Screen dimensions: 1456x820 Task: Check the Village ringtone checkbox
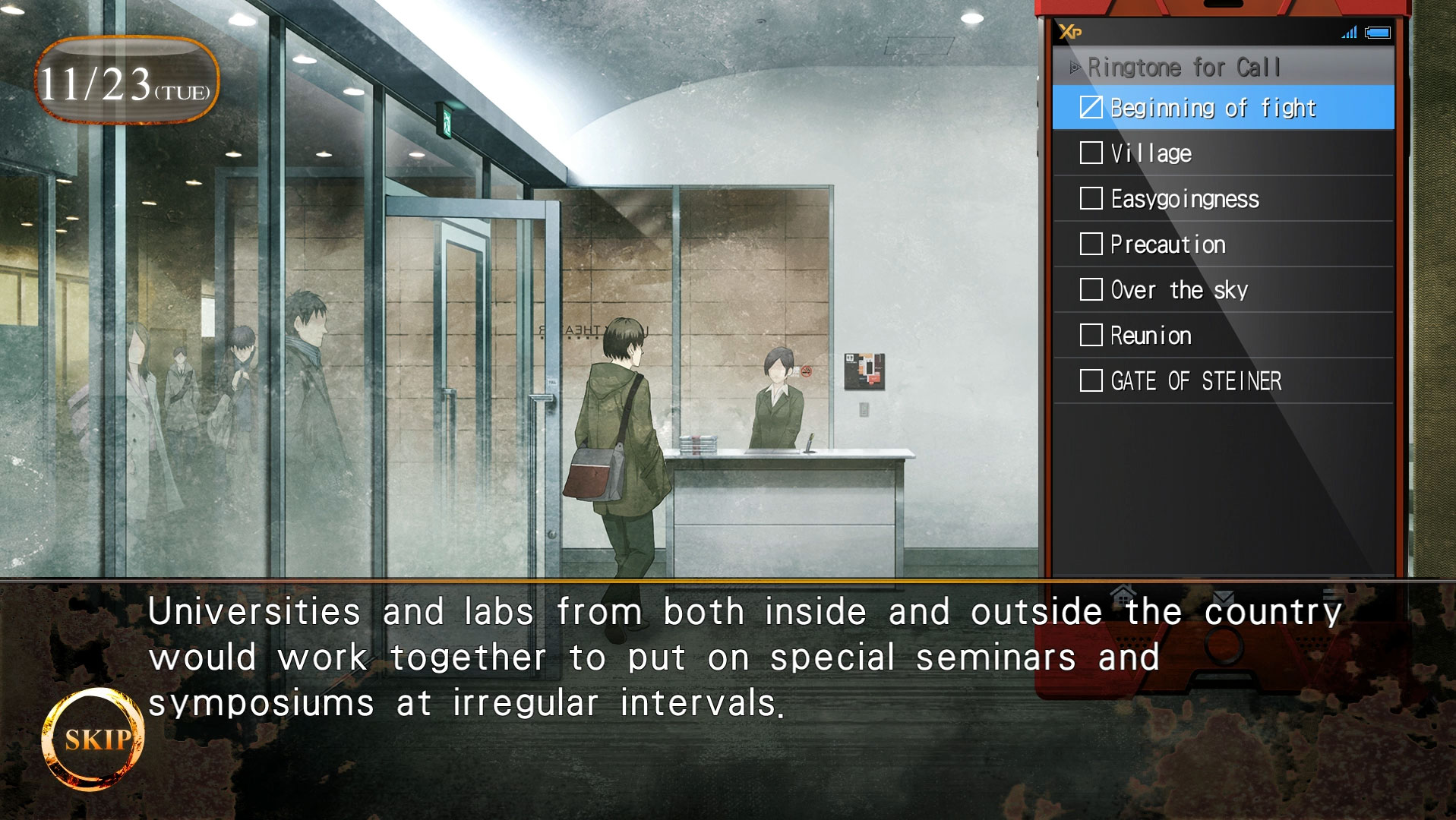(x=1091, y=153)
